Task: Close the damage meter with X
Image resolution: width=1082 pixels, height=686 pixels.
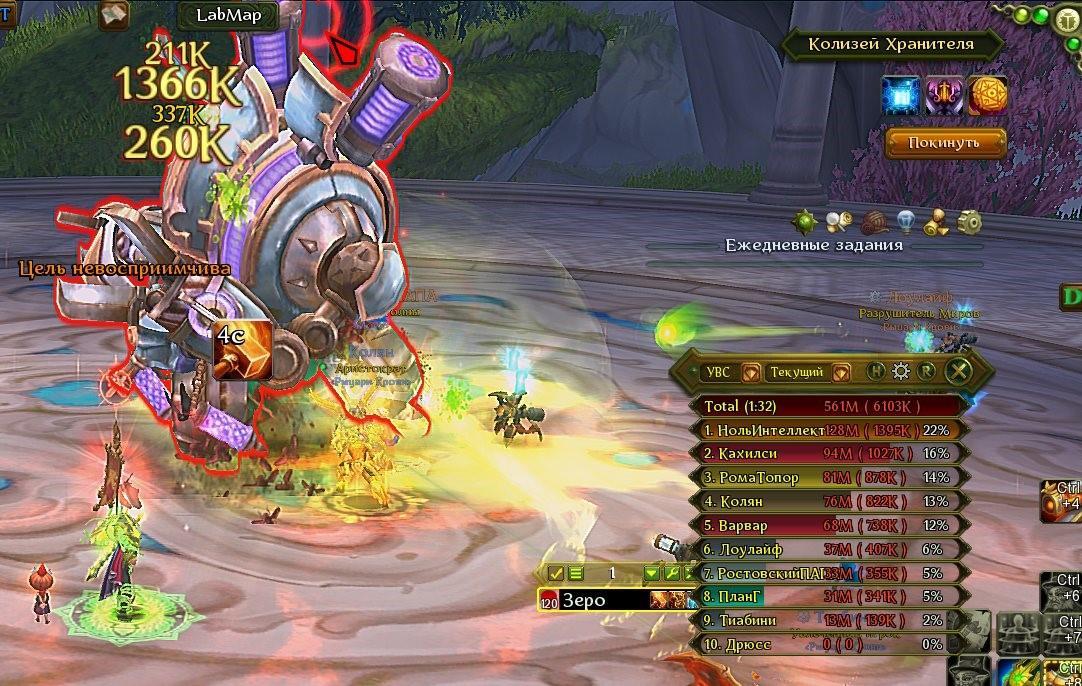Action: tap(957, 372)
